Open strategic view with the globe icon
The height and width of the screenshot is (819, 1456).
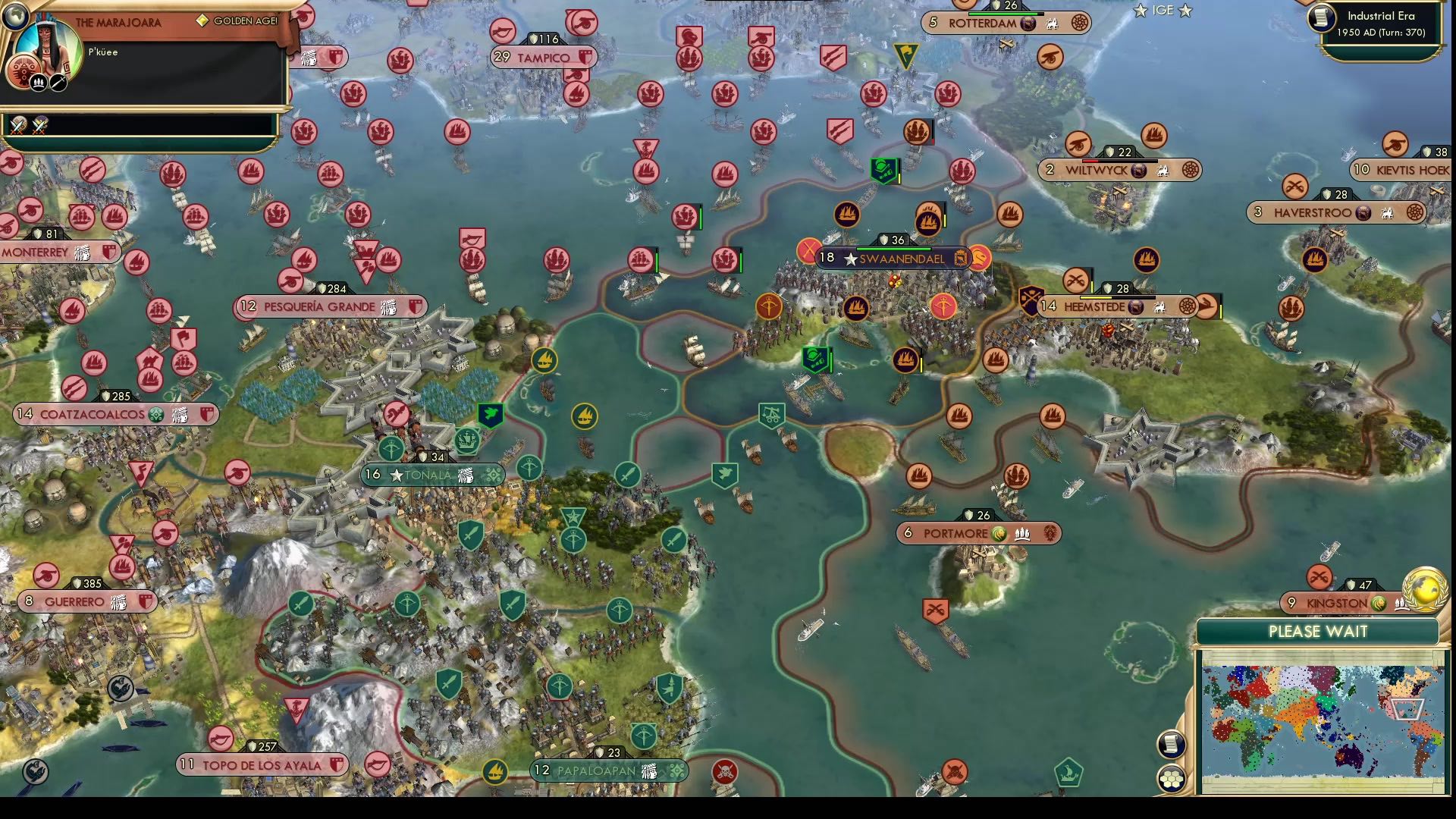[16, 17]
